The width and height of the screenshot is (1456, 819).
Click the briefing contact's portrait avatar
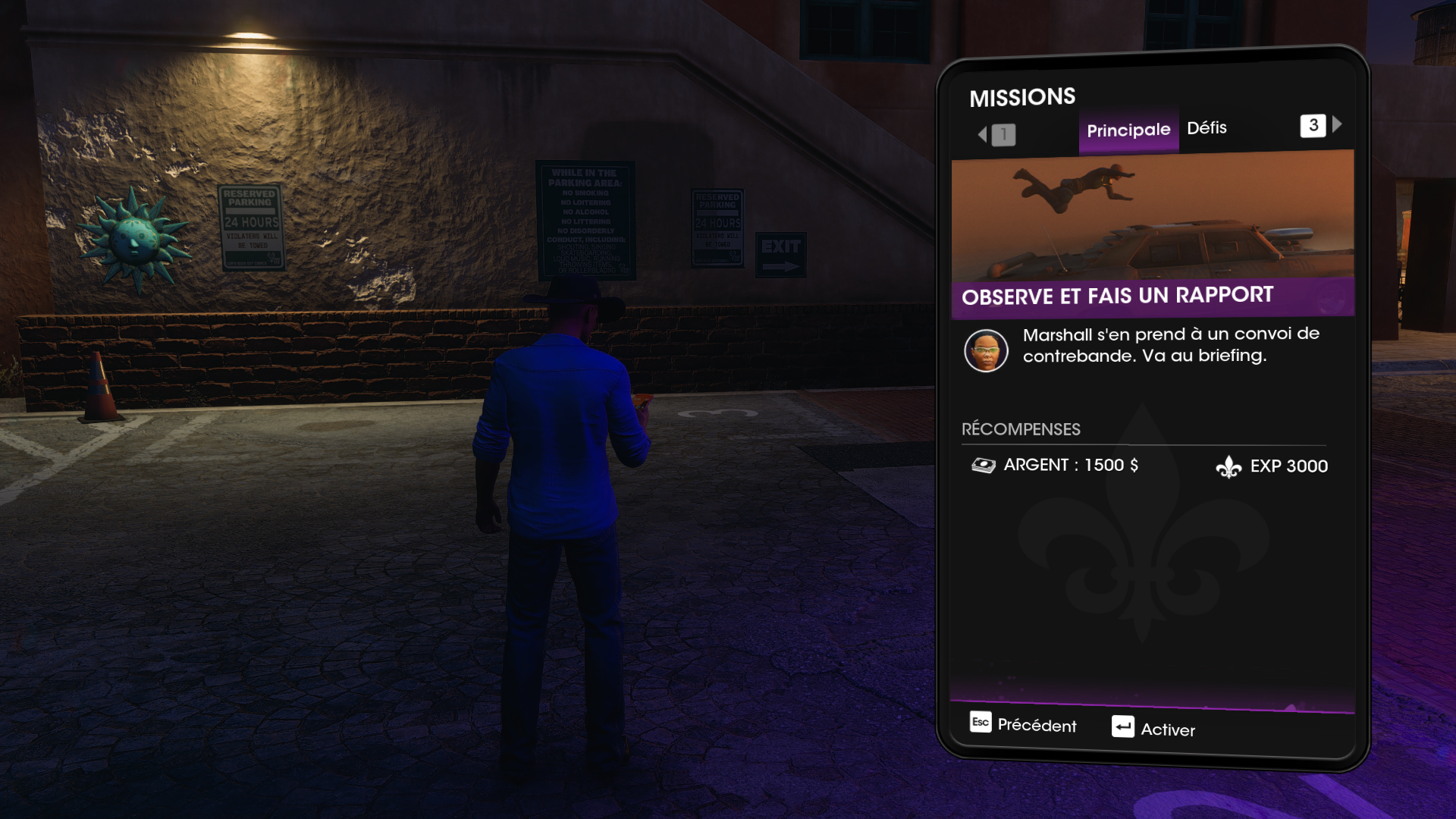[986, 350]
